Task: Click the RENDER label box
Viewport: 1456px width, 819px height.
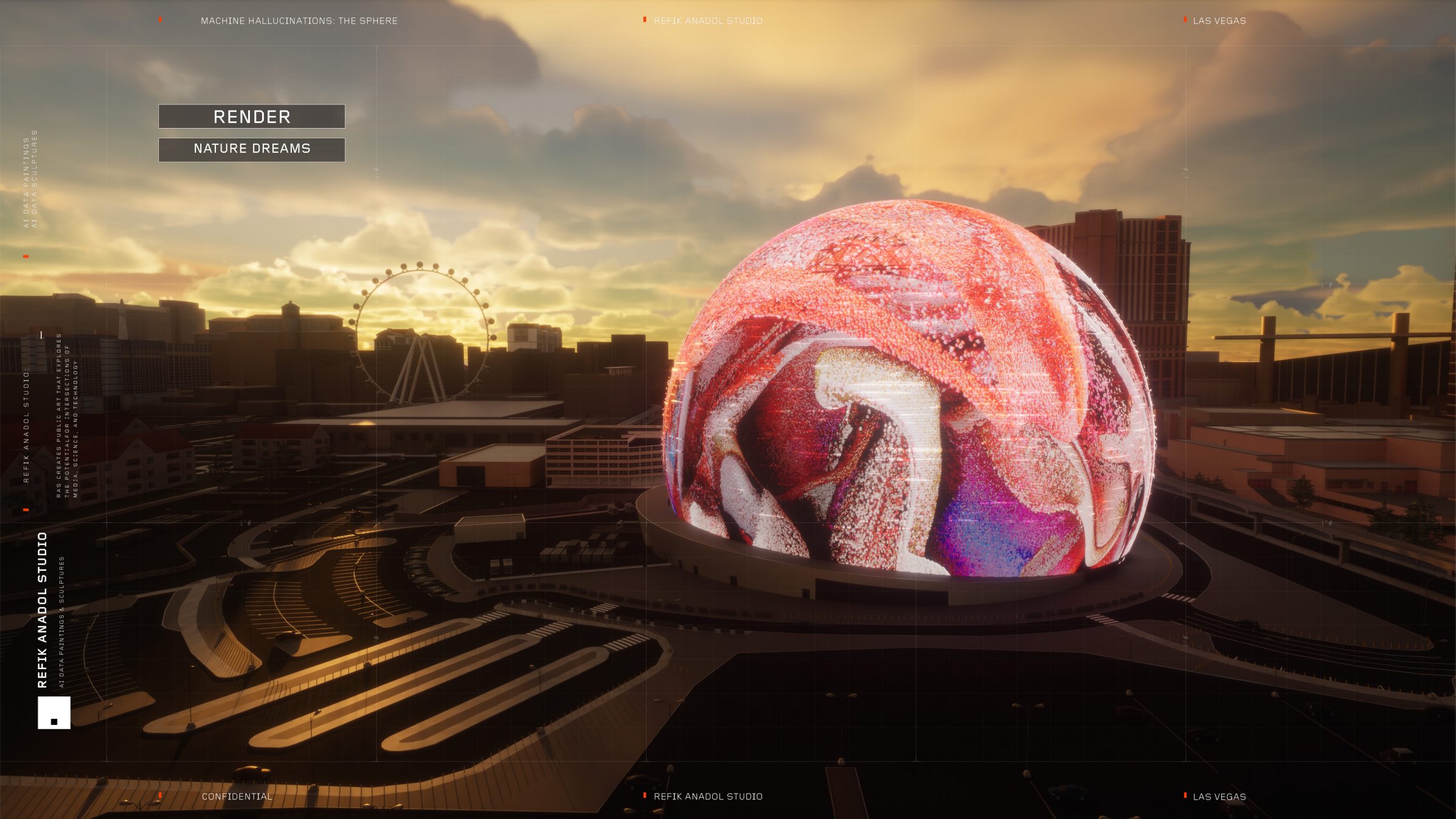Action: (x=252, y=116)
